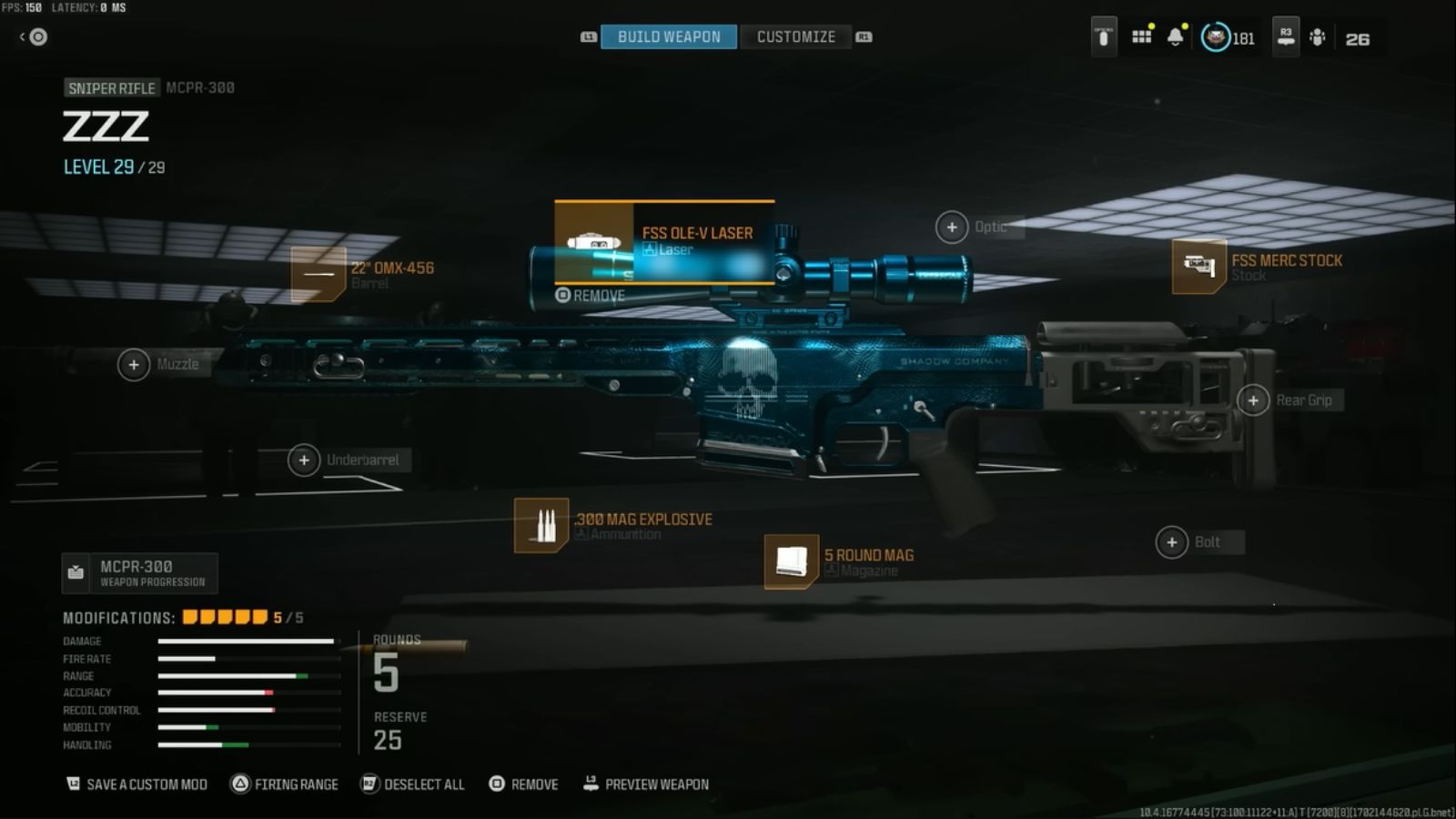1456x819 pixels.
Task: Expand the Bolt attachment slot
Action: click(x=1172, y=541)
